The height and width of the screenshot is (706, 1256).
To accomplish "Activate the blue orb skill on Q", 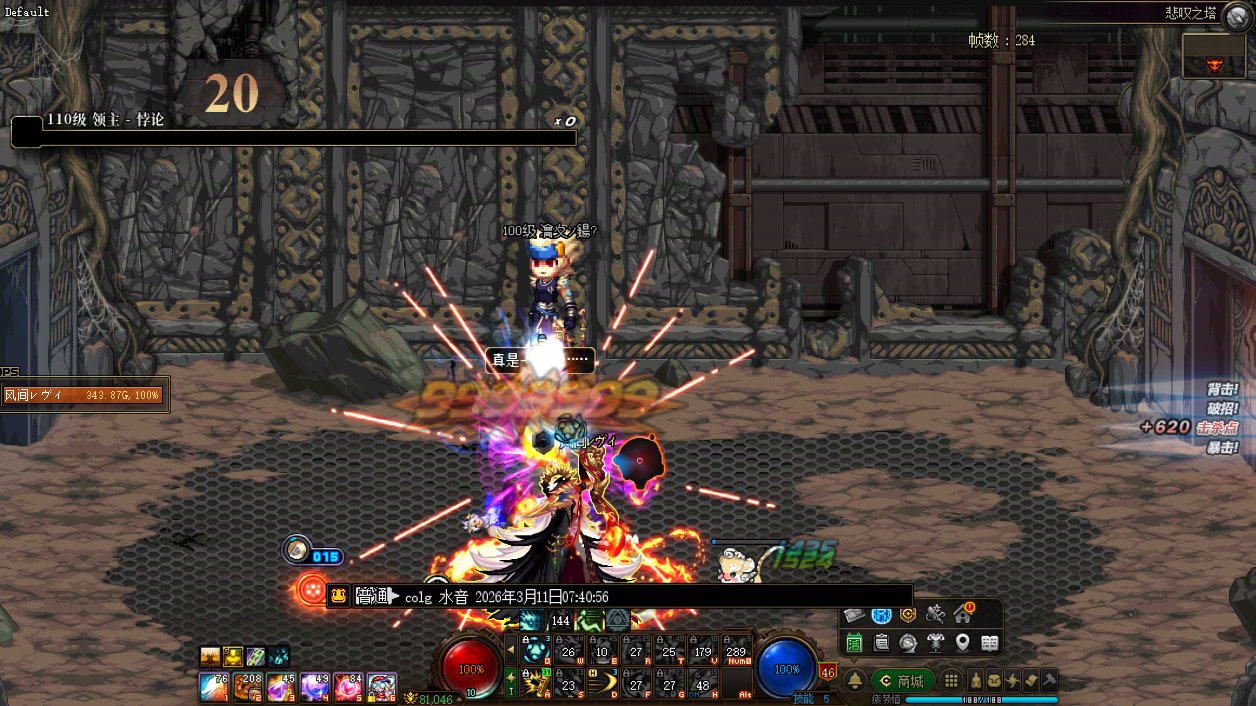I will [x=537, y=650].
